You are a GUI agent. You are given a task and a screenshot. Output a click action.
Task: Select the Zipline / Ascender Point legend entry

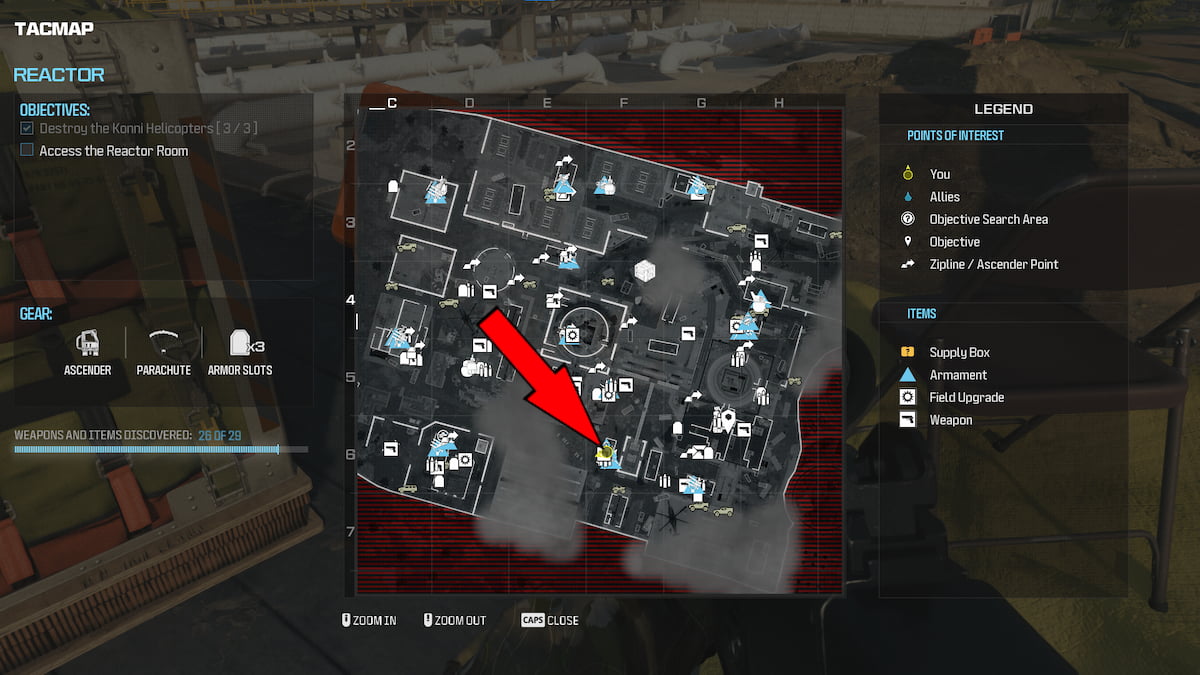coord(993,264)
